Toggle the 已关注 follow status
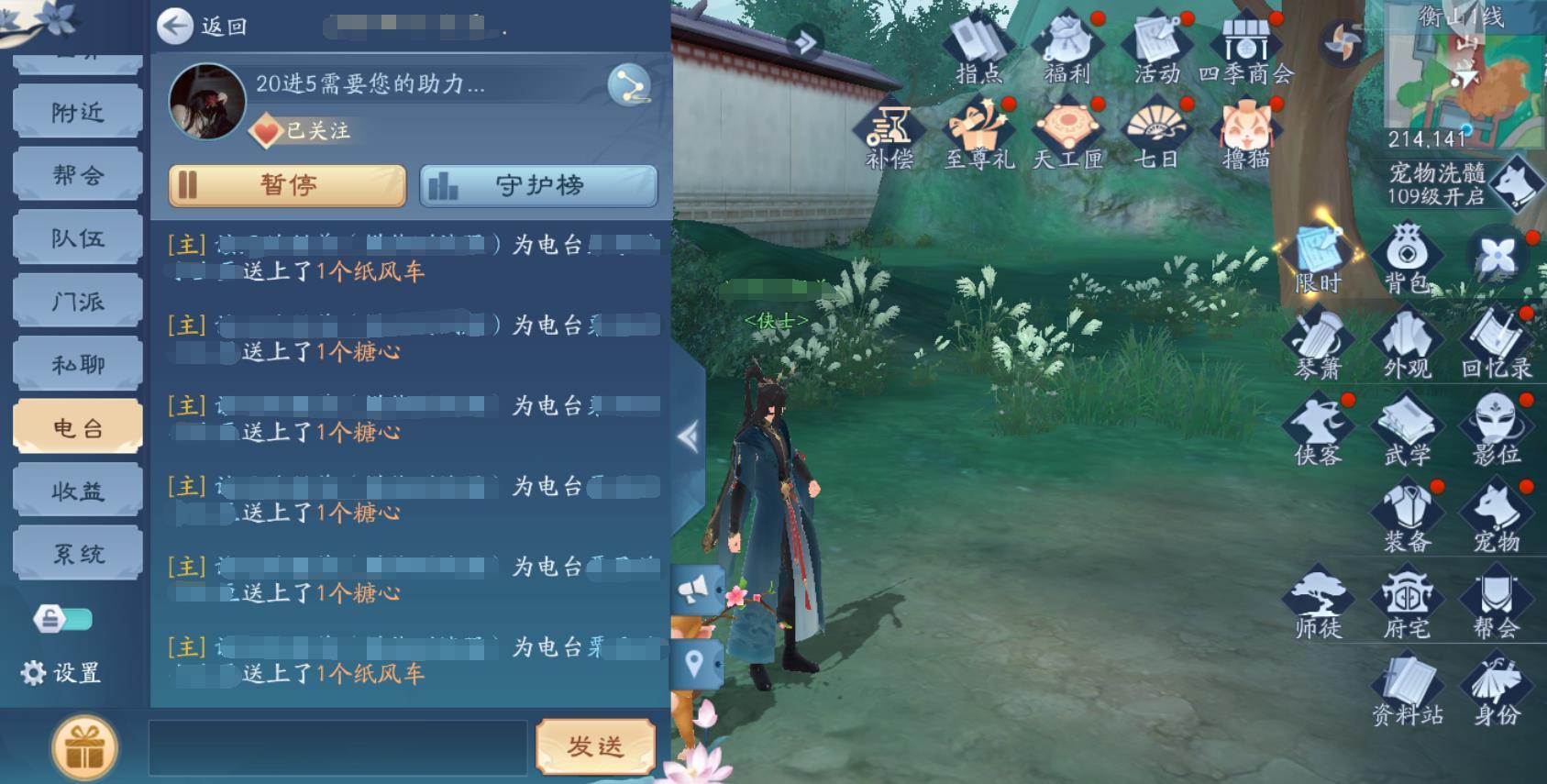 [x=301, y=131]
